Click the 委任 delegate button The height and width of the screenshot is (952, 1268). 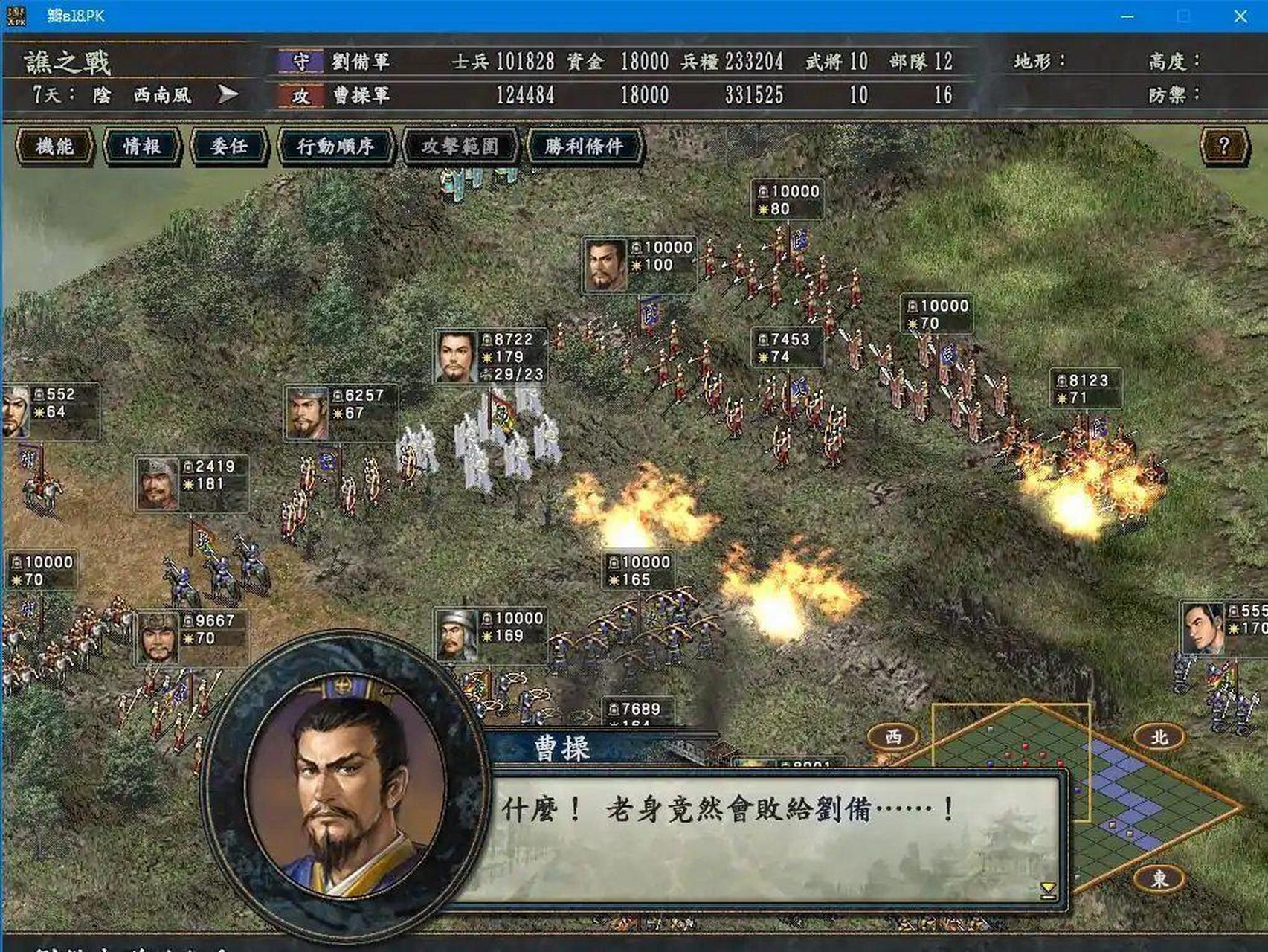228,146
